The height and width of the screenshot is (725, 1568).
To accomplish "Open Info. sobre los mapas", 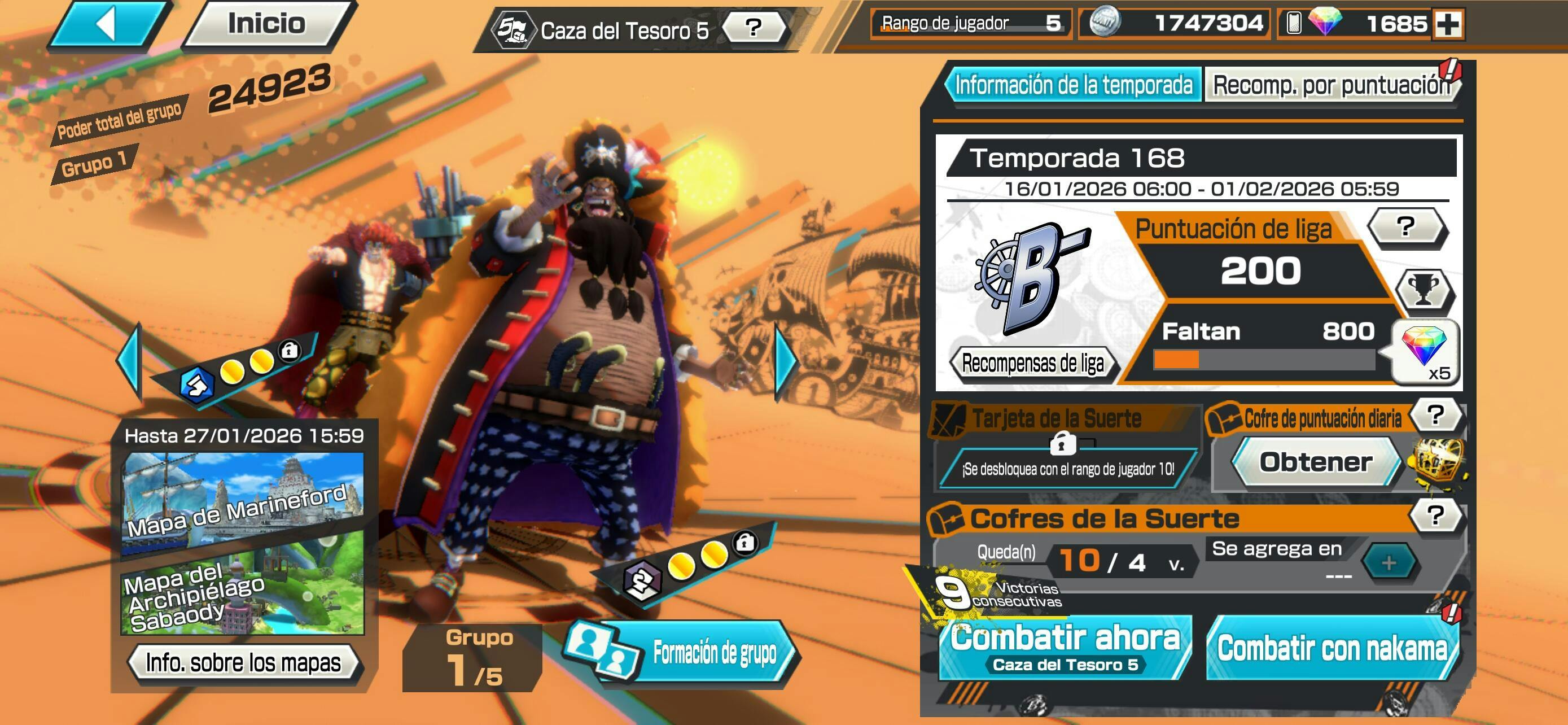I will 243,662.
